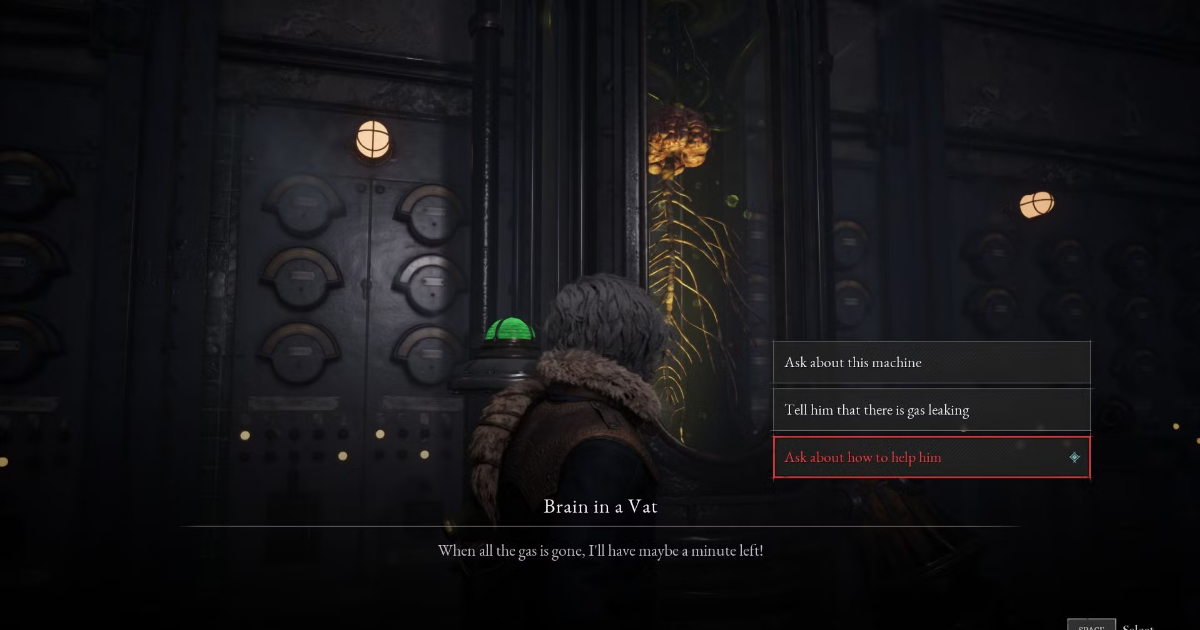The image size is (1200, 630).
Task: Select "Tell him that there is gas leaking"
Action: point(930,410)
